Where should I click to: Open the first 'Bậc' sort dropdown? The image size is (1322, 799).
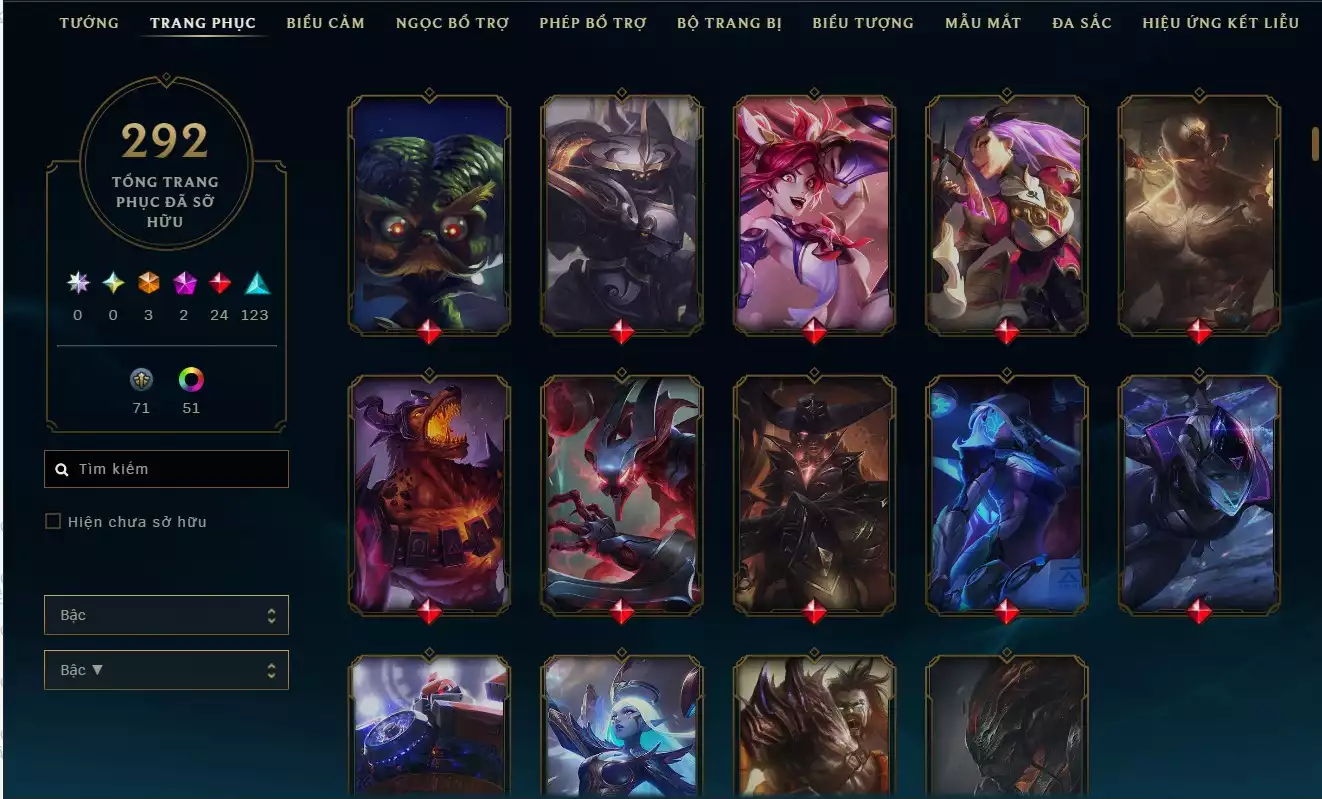click(x=166, y=615)
